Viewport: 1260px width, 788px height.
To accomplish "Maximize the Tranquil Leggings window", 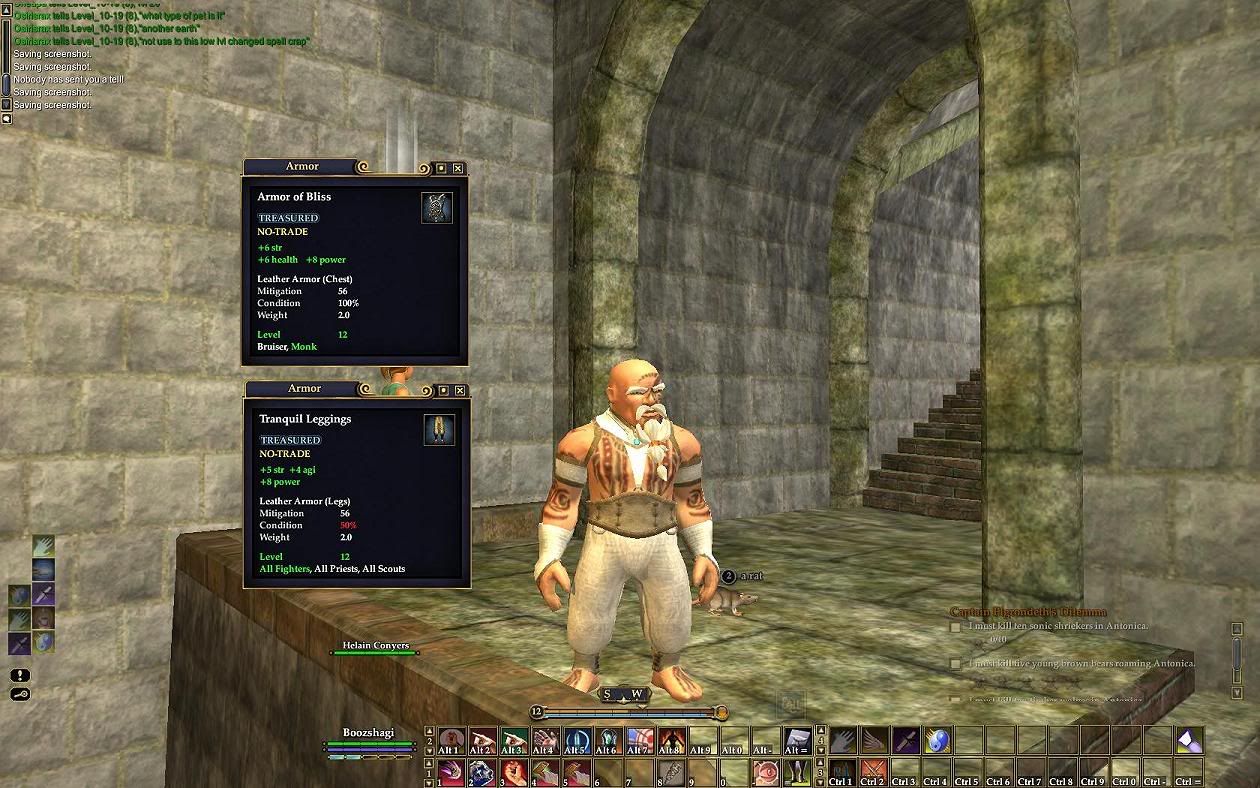I will (x=442, y=390).
